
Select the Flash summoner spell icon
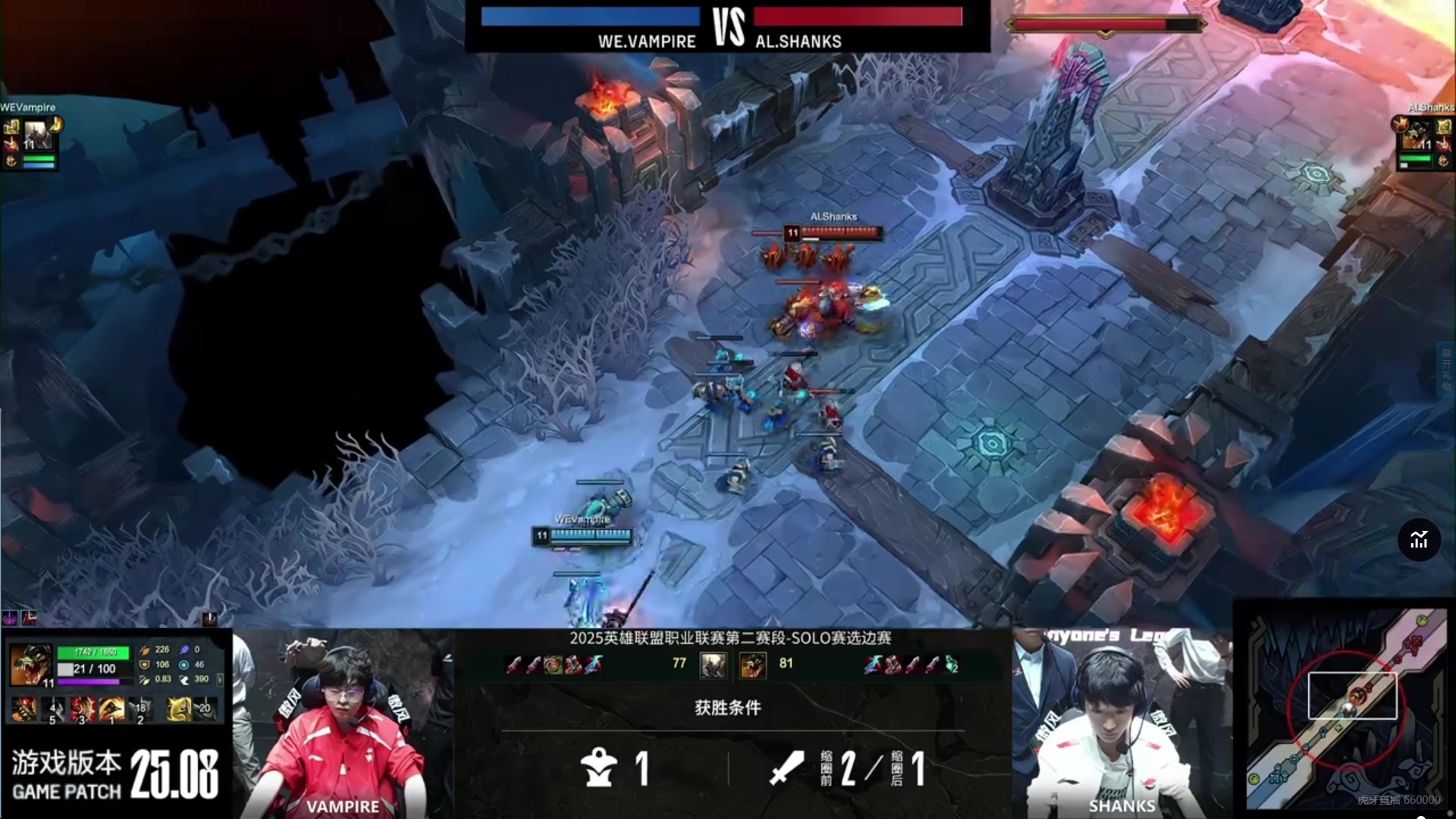pos(179,710)
